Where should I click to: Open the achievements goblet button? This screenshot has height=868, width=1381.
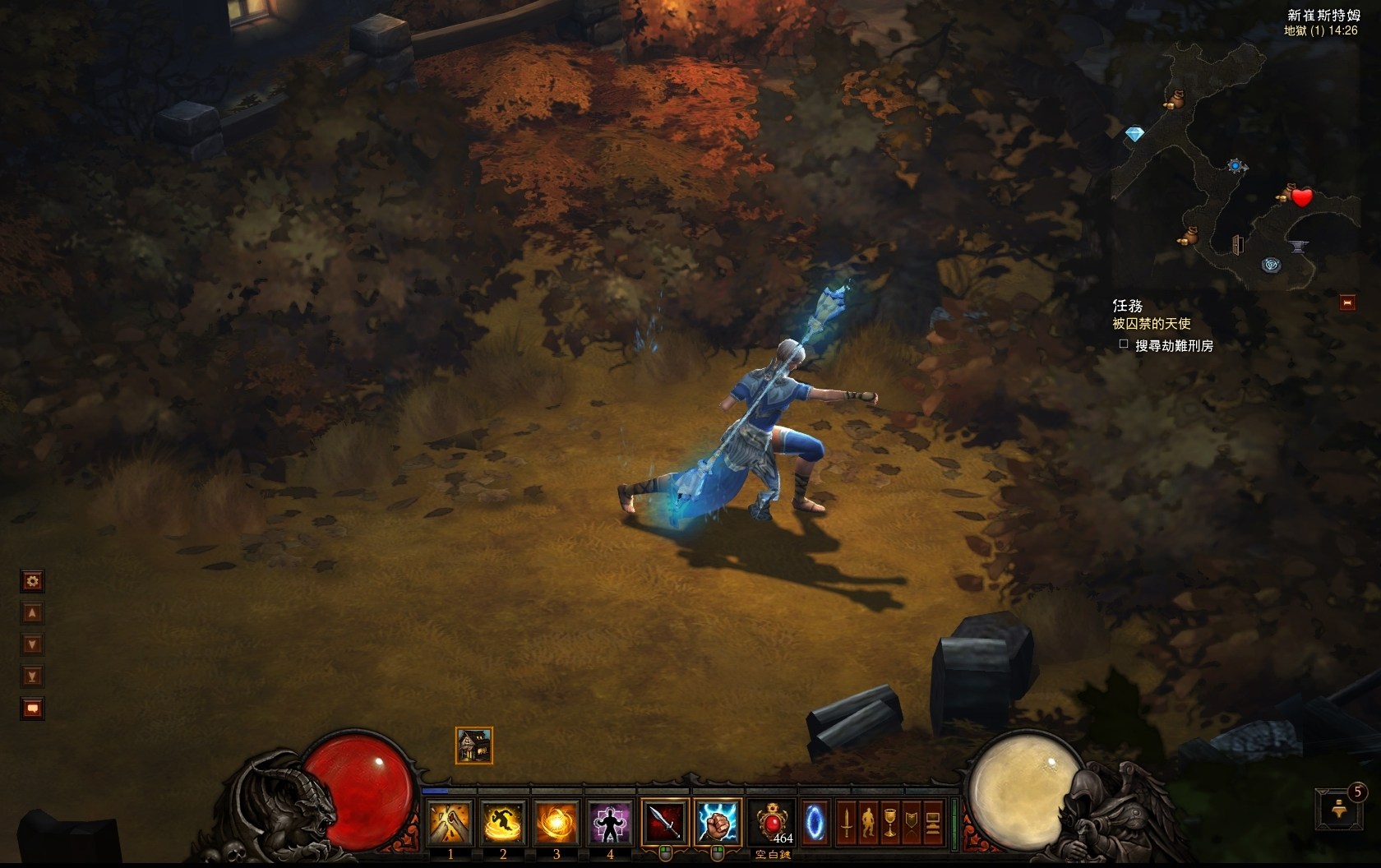coord(889,823)
